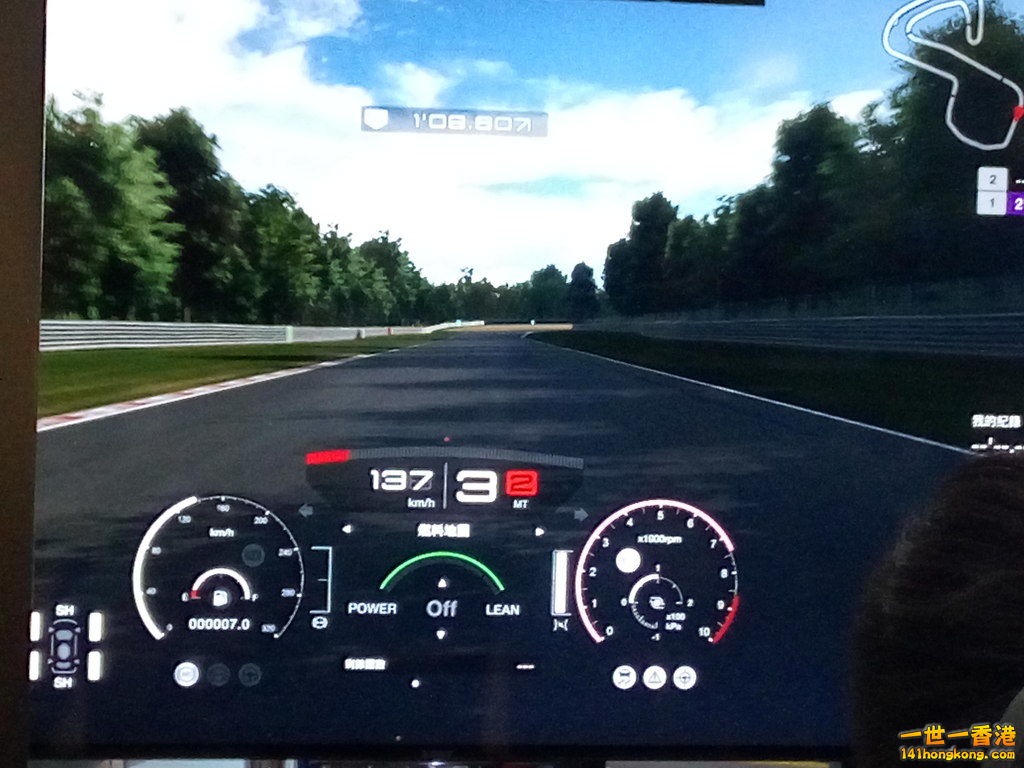This screenshot has height=768, width=1024.
Task: Click the up triangle above the Off setting
Action: click(442, 582)
